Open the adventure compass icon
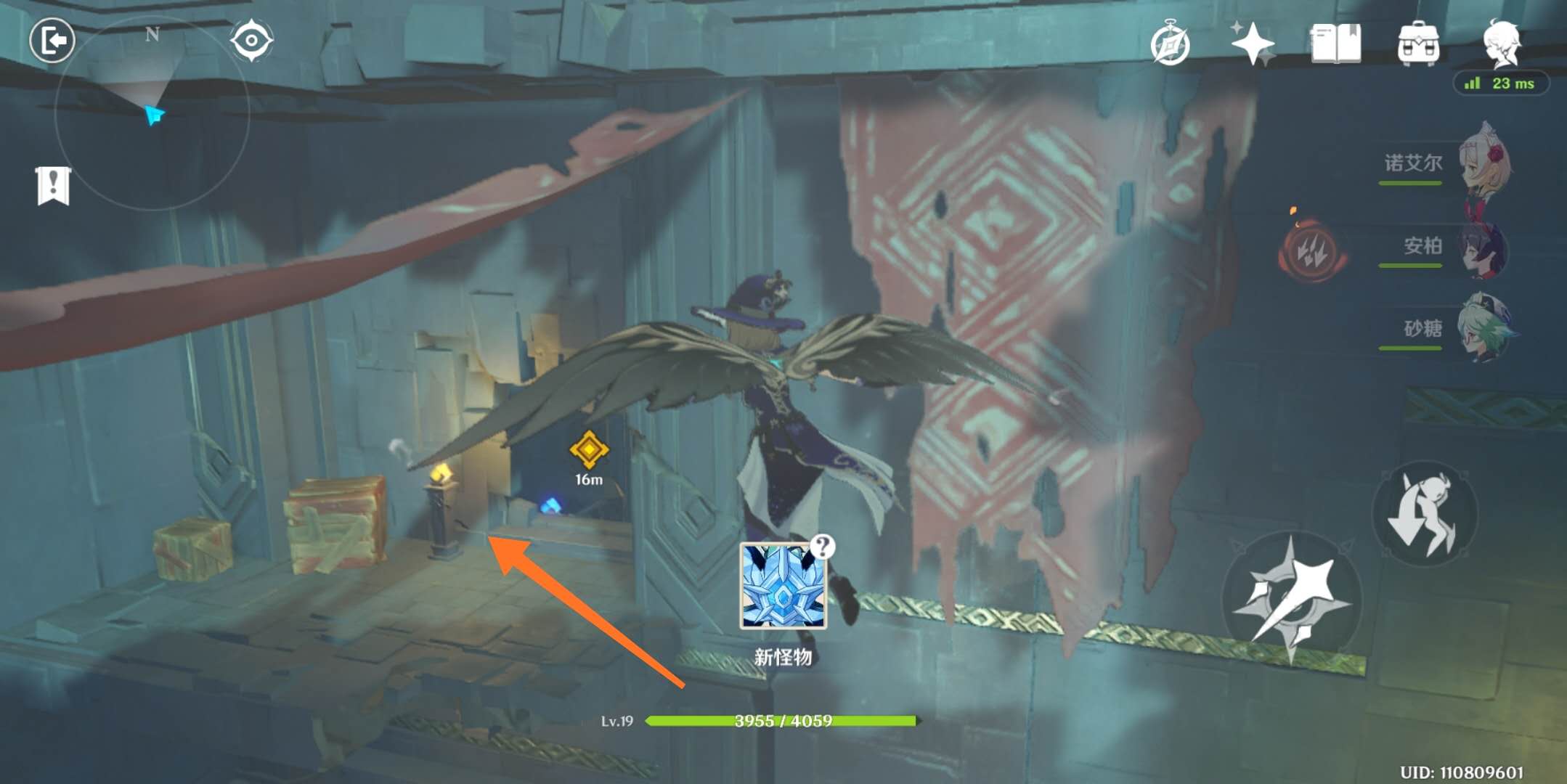1567x784 pixels. [x=1170, y=45]
